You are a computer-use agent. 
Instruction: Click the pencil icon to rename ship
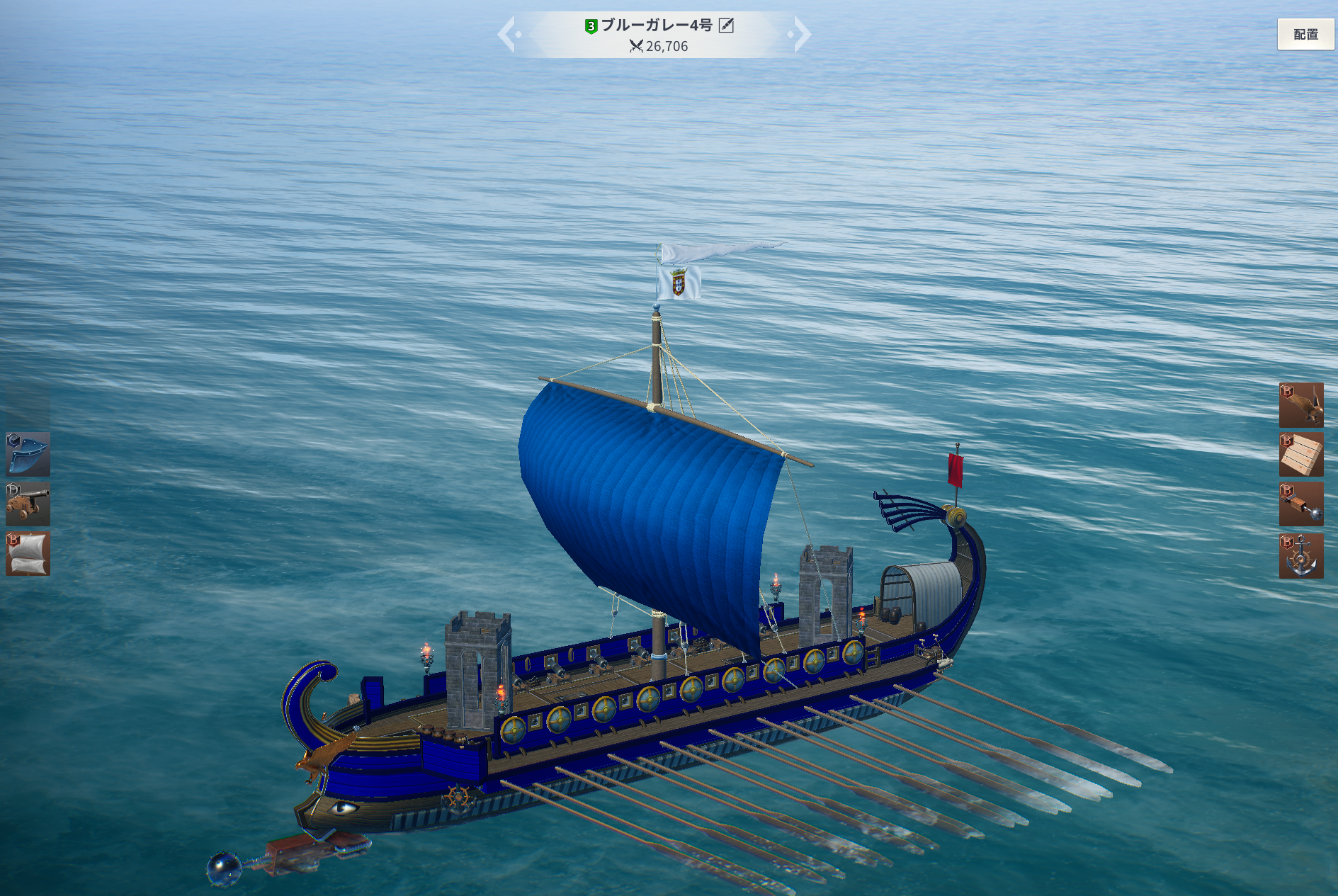[x=726, y=25]
